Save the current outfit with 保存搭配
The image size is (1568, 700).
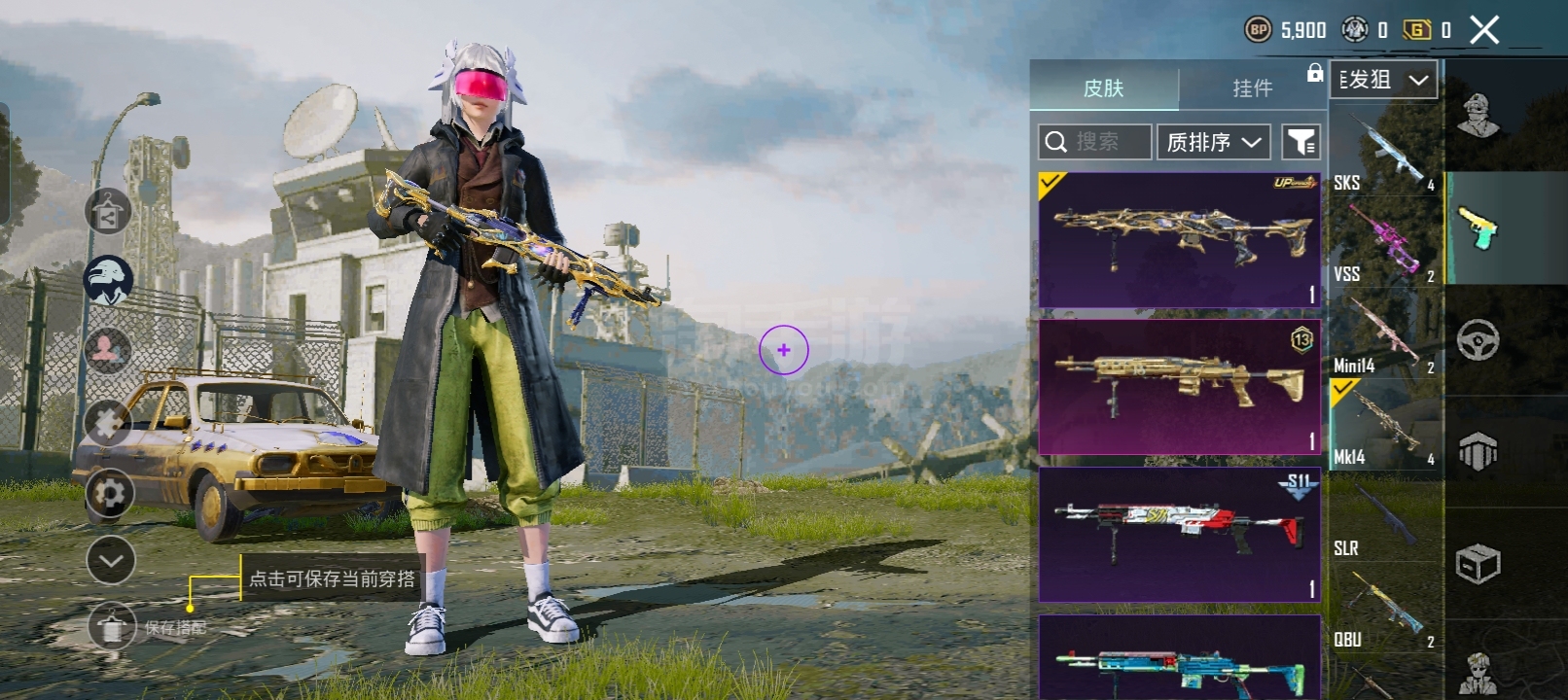tap(113, 627)
